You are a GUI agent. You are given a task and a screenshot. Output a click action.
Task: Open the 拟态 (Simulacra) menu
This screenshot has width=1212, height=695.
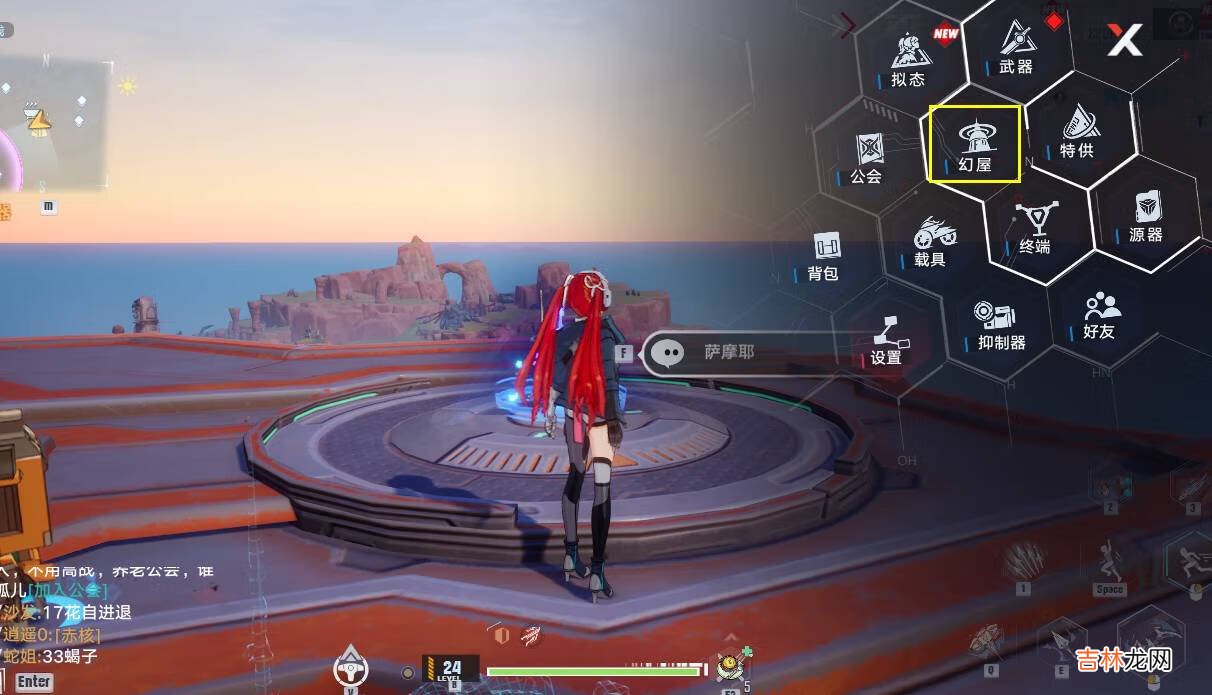[x=907, y=59]
